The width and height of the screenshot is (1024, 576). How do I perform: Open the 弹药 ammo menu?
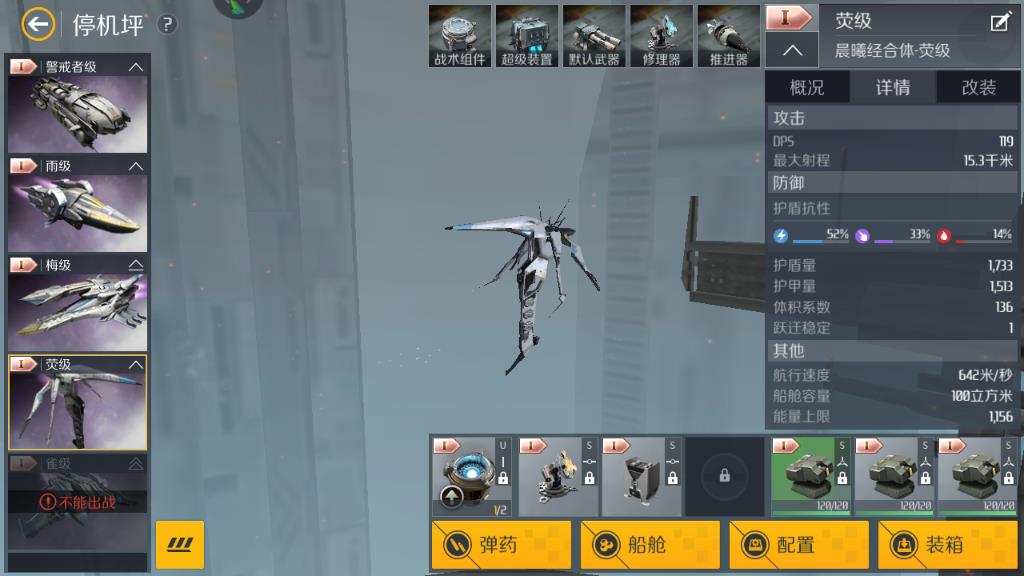coord(502,545)
